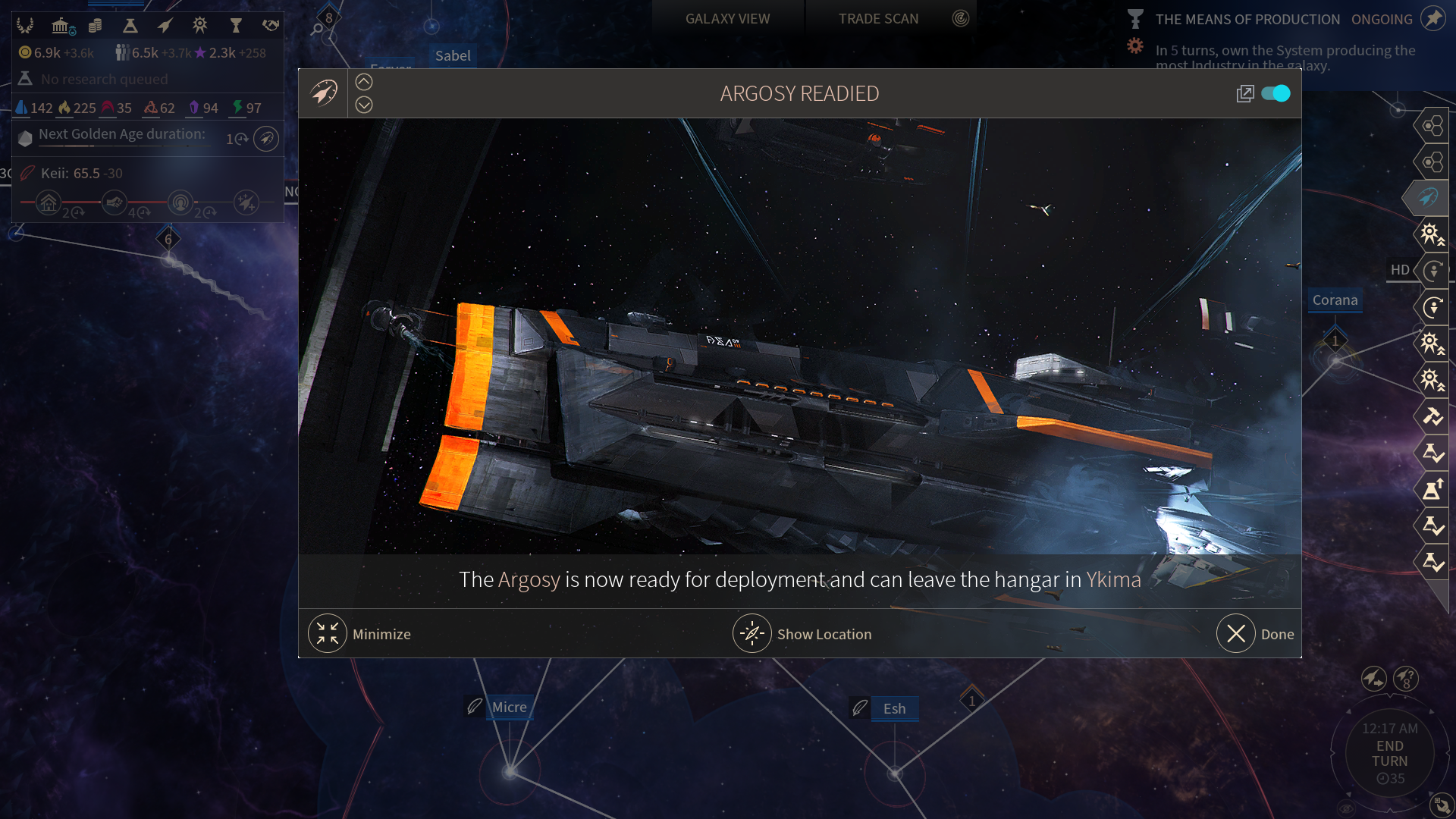Switch to Galaxy View
Viewport: 1456px width, 819px height.
point(727,18)
